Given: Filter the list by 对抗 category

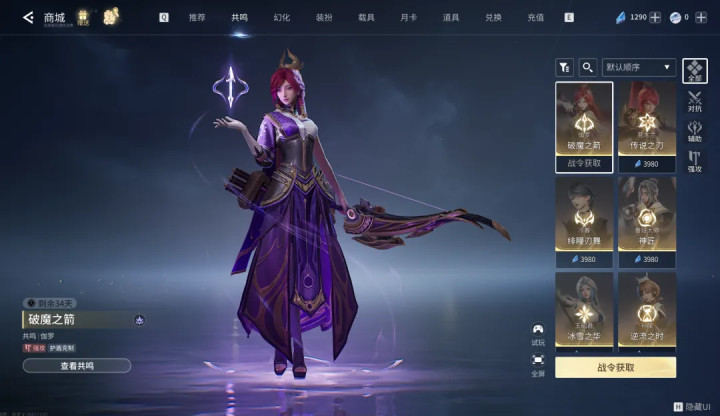Looking at the screenshot, I should [x=695, y=101].
